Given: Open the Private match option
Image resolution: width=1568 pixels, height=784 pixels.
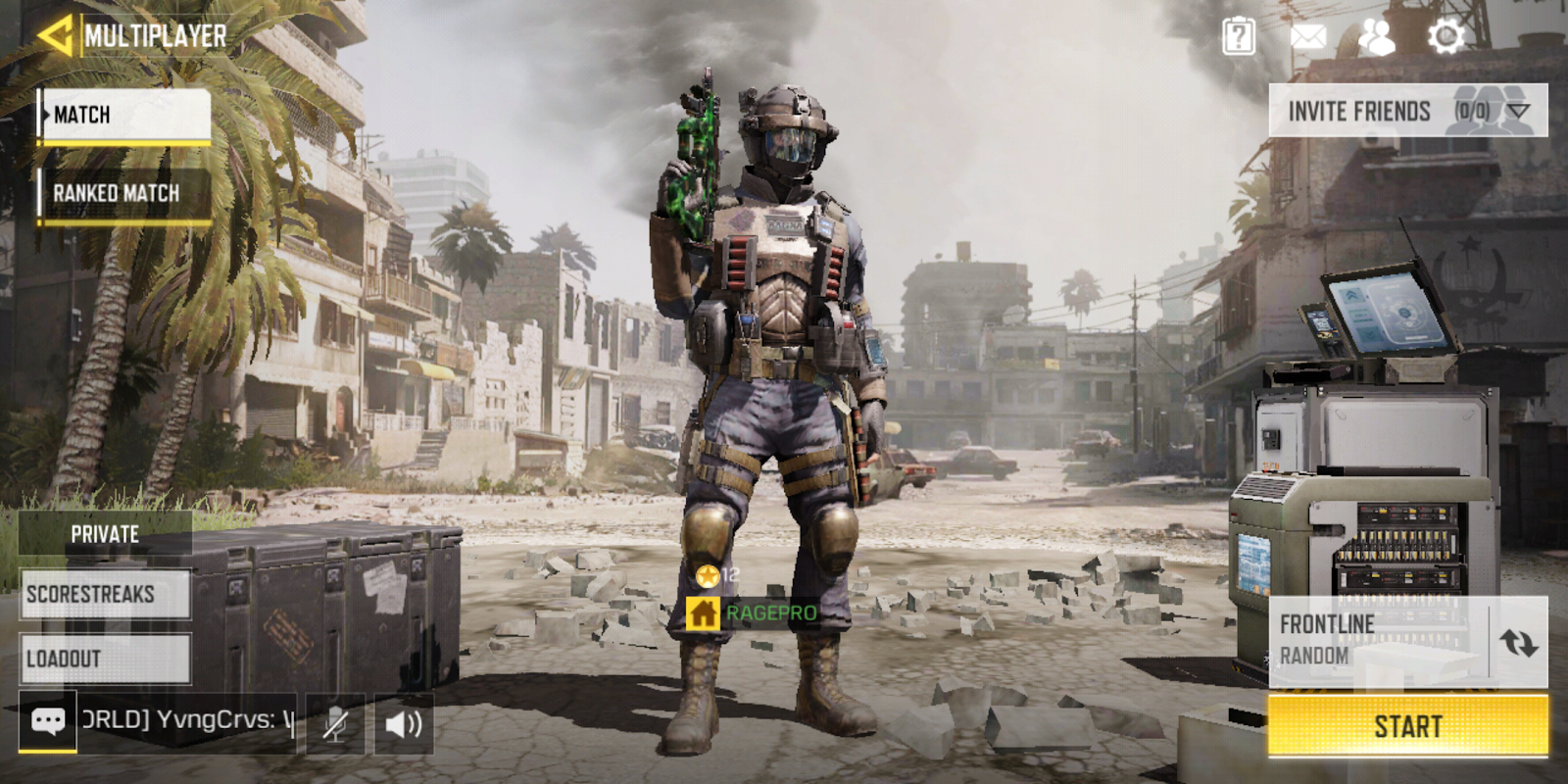Looking at the screenshot, I should [104, 534].
